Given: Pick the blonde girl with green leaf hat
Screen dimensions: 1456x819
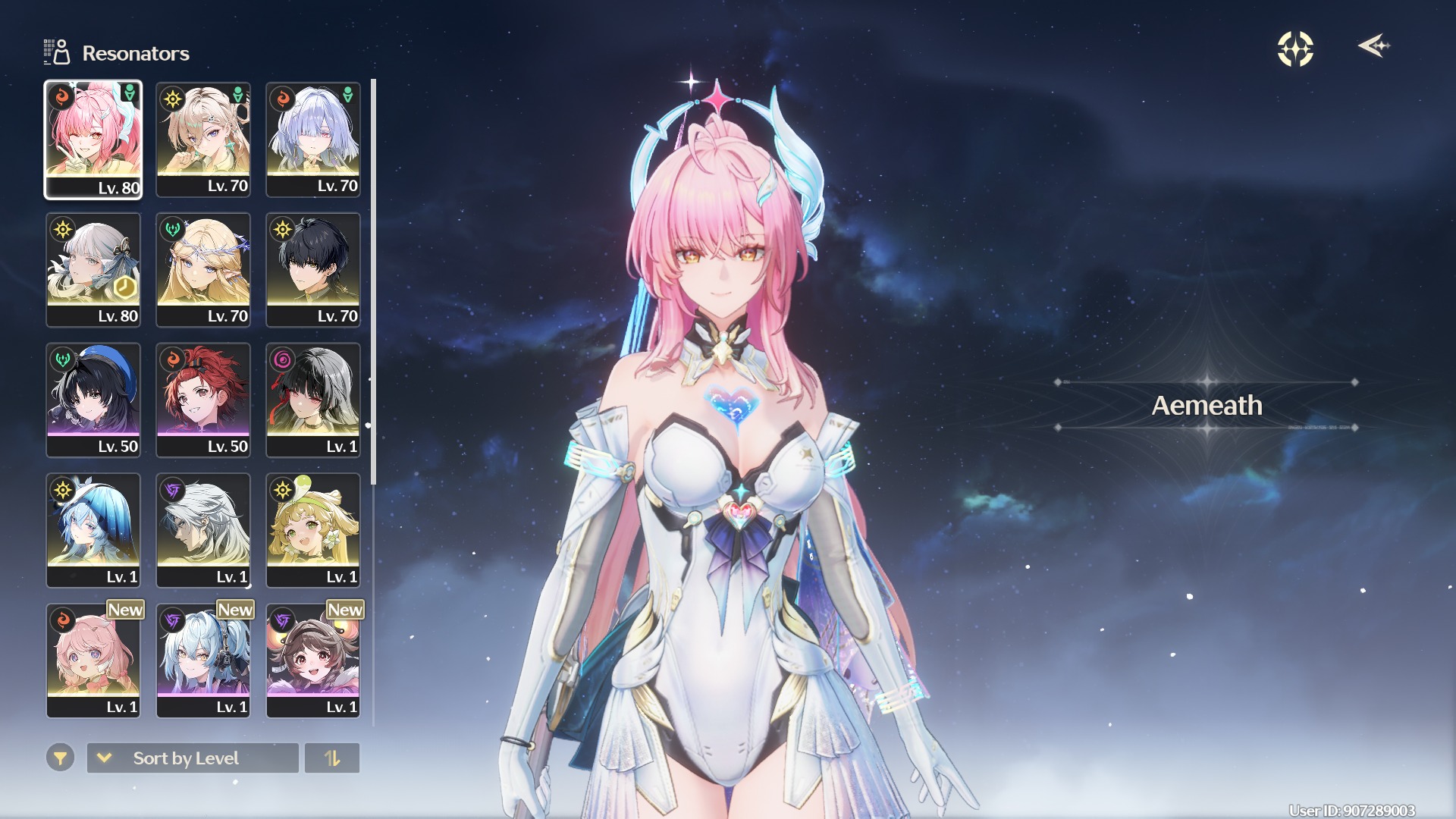Looking at the screenshot, I should [312, 531].
